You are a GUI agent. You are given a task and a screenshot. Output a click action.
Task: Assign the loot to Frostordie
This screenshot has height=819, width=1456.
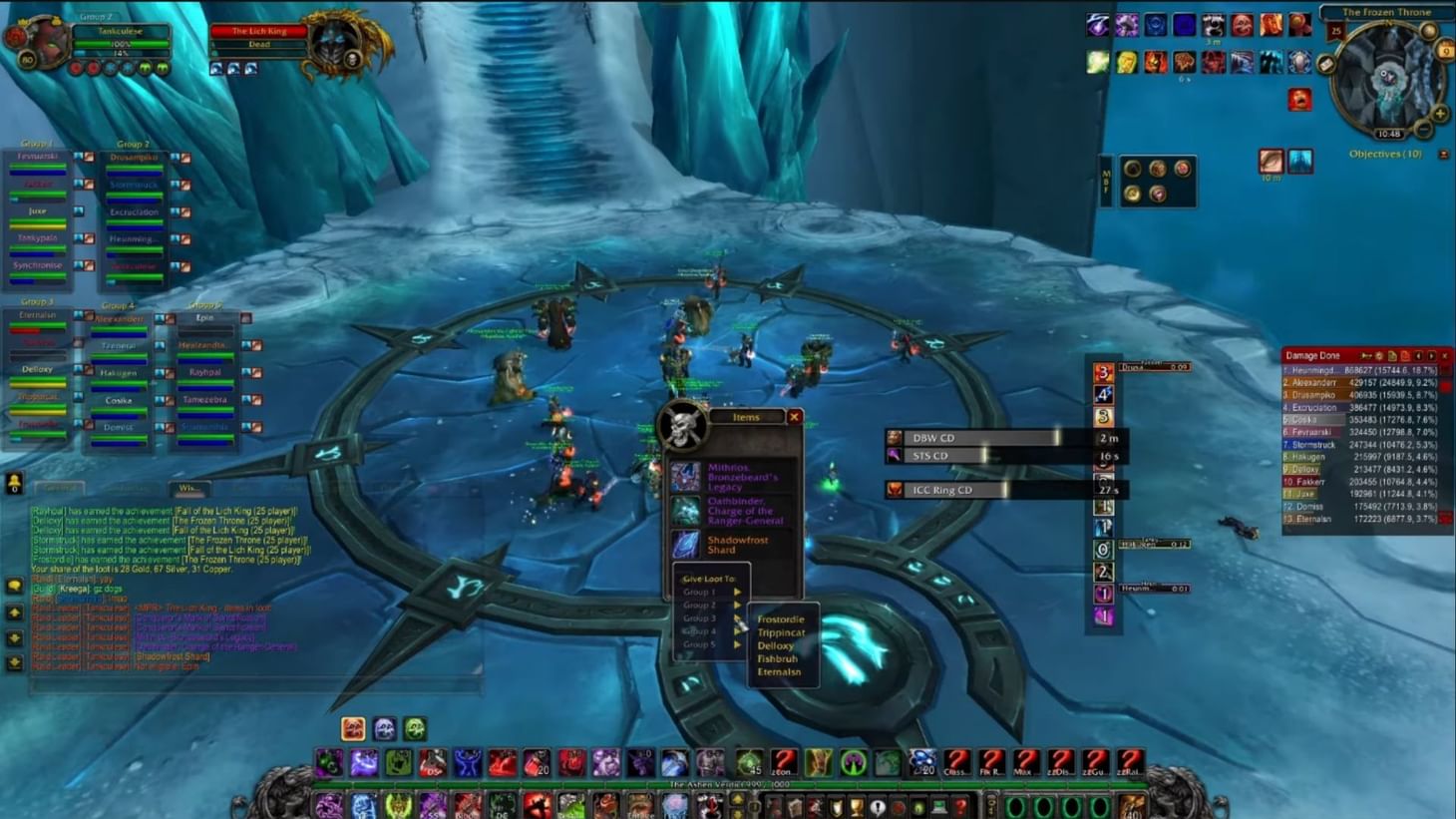781,619
